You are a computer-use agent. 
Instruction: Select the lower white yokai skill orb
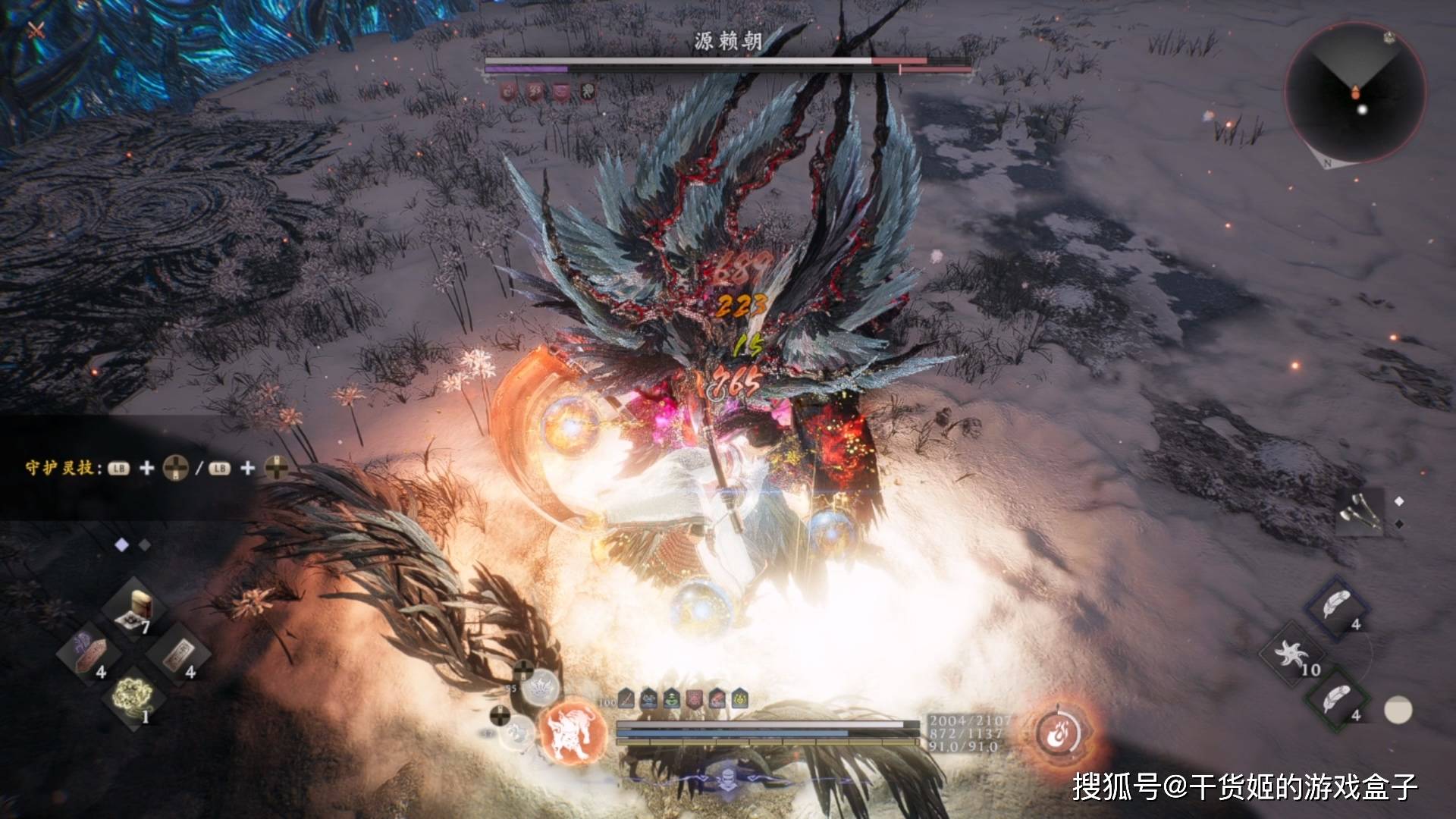(519, 733)
